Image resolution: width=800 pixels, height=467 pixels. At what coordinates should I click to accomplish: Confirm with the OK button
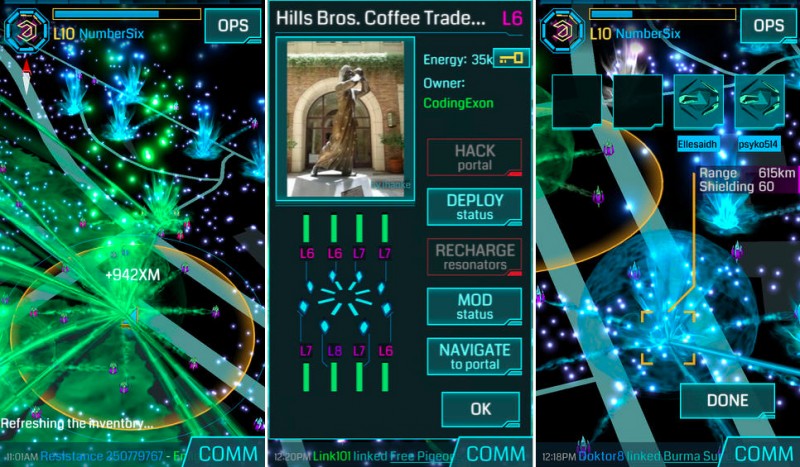pos(481,408)
